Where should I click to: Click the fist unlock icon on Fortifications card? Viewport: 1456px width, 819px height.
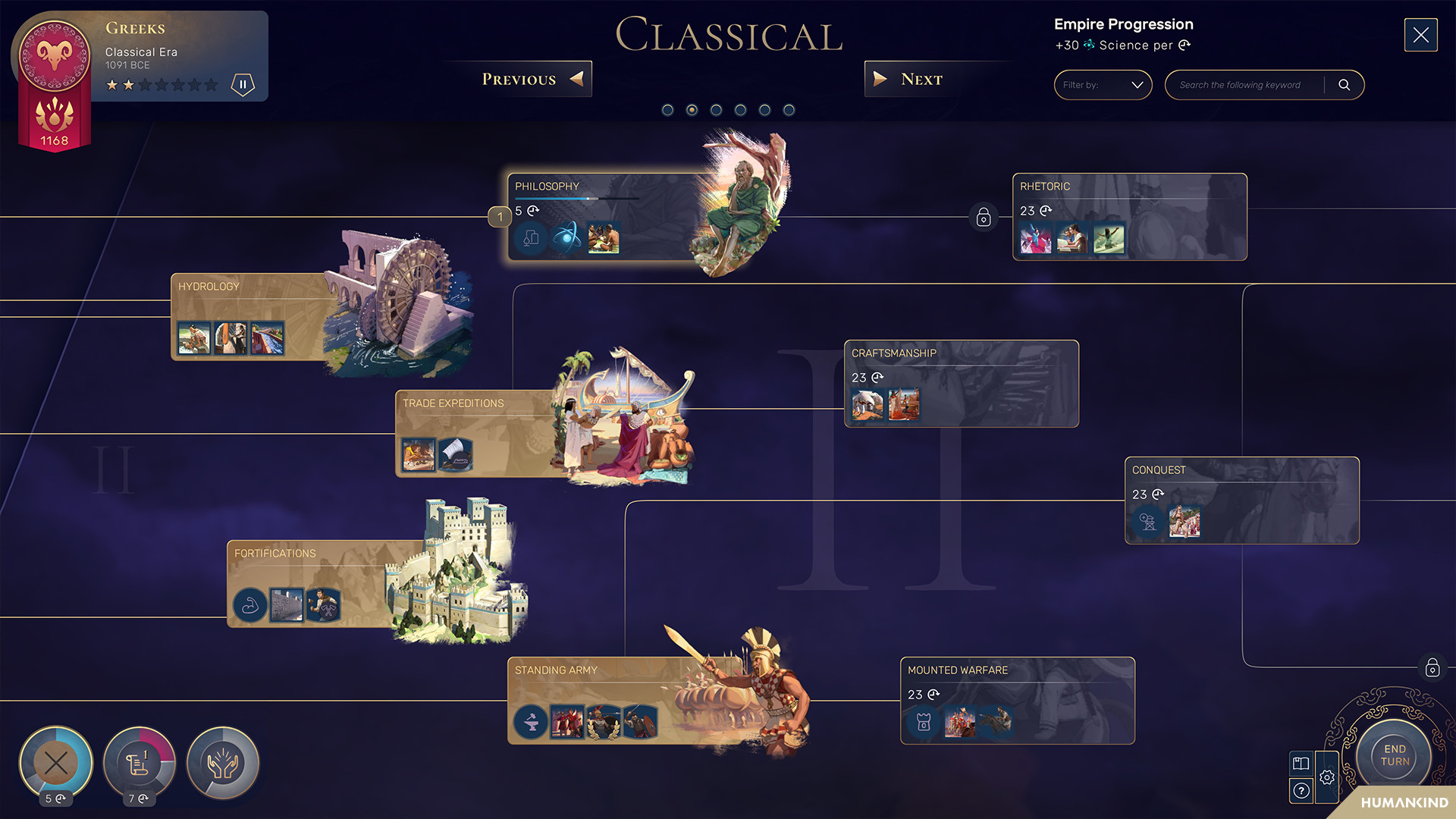point(249,604)
